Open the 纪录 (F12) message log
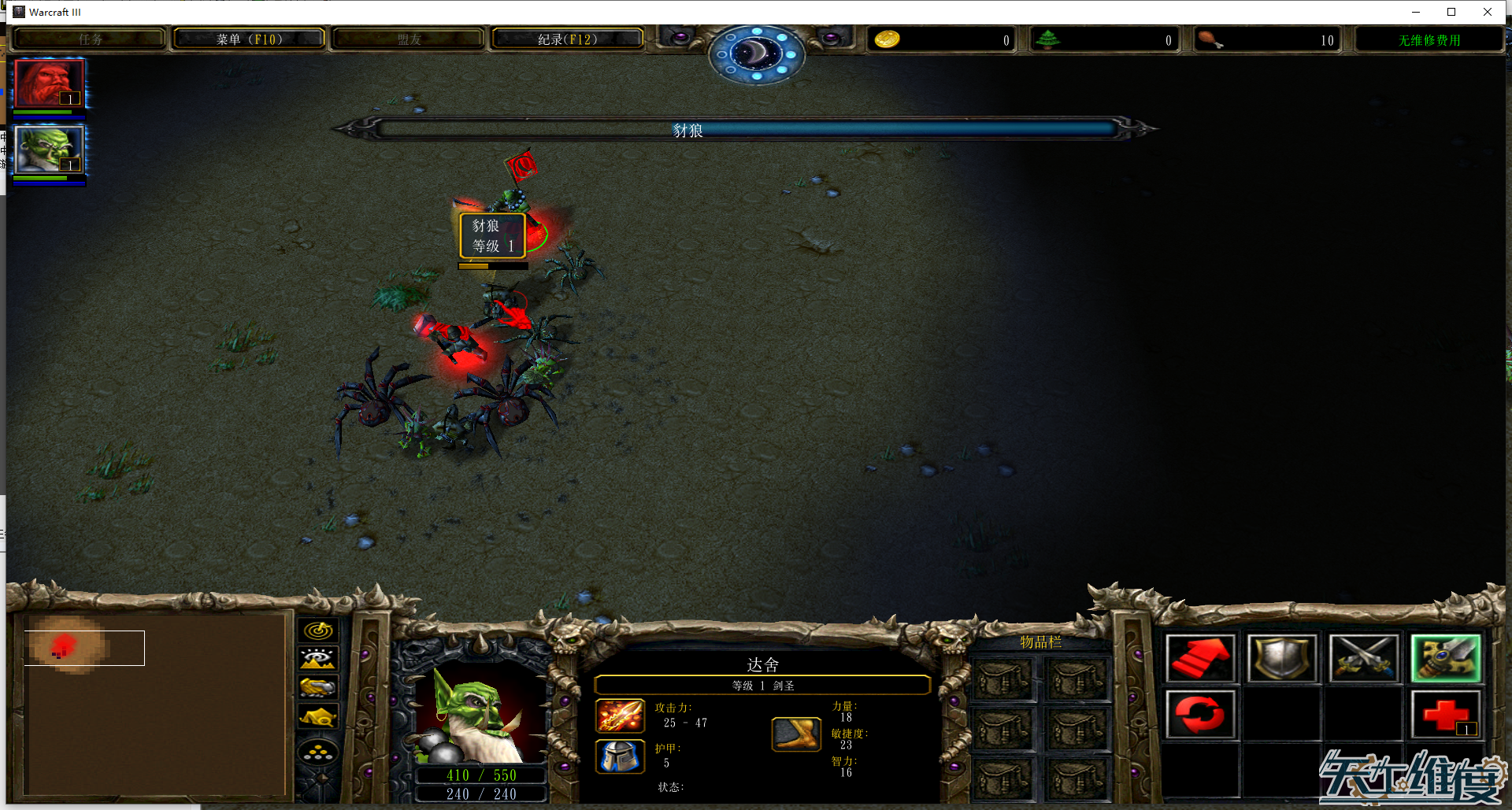The width and height of the screenshot is (1512, 810). point(567,39)
